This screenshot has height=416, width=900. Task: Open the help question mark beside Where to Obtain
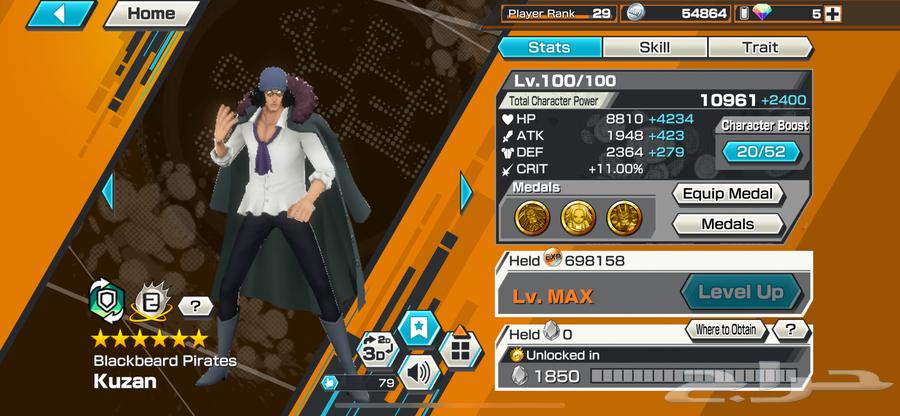coord(791,330)
